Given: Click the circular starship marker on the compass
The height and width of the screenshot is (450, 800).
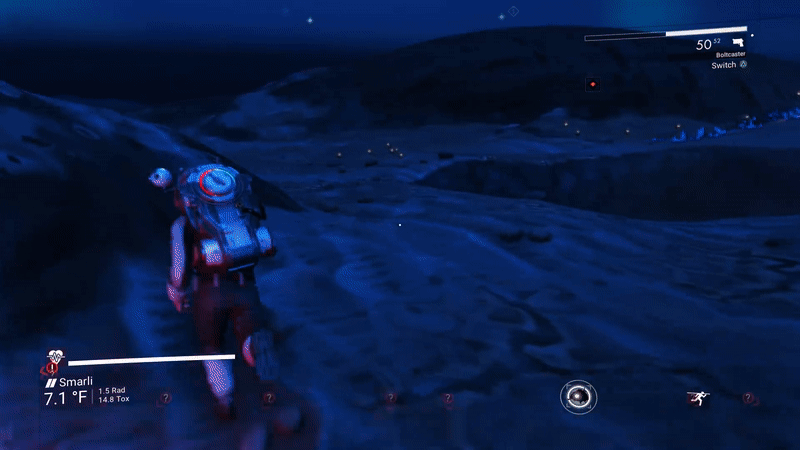Looking at the screenshot, I should pos(578,398).
